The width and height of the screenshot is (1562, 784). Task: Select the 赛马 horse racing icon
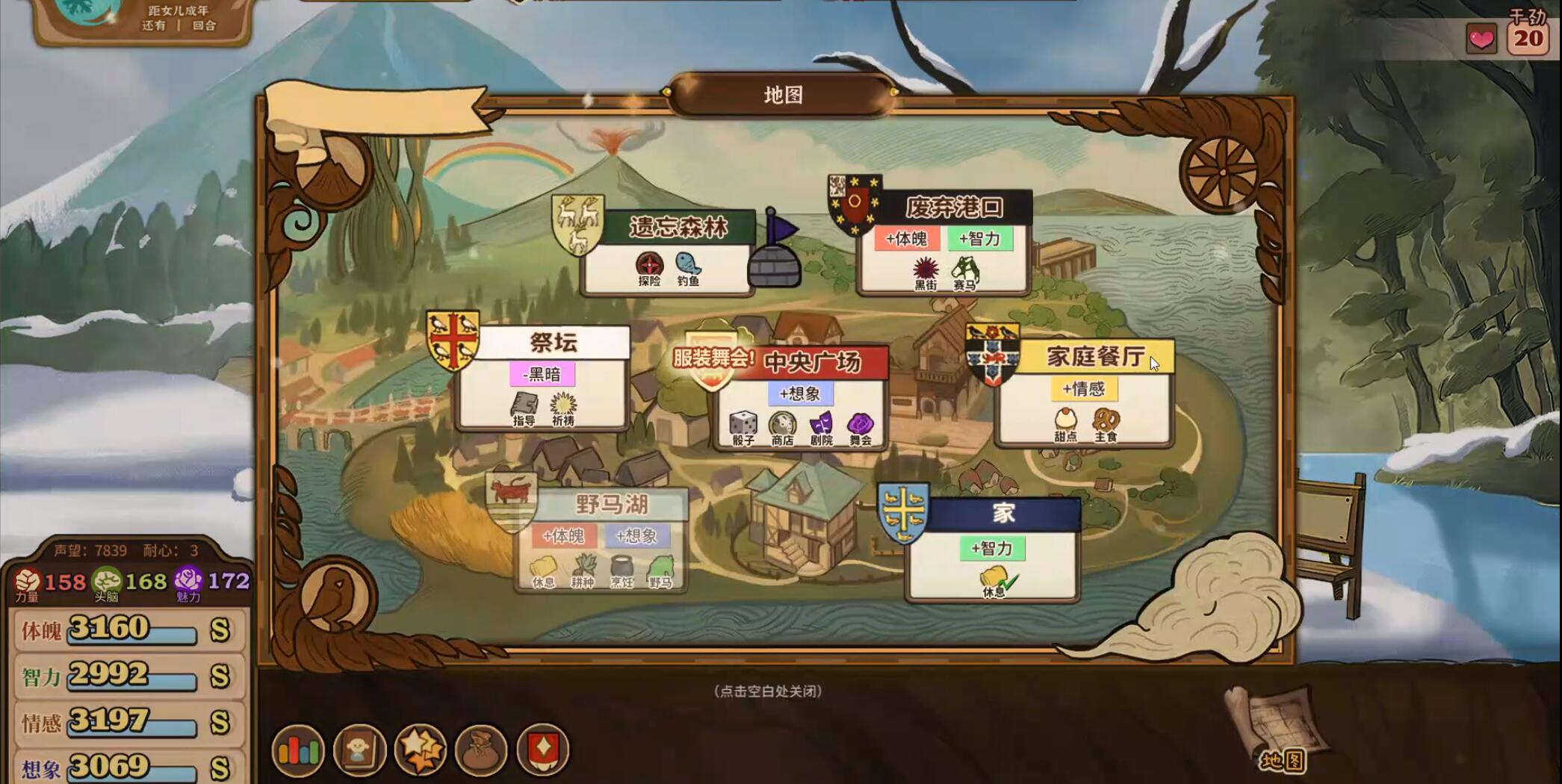point(964,267)
